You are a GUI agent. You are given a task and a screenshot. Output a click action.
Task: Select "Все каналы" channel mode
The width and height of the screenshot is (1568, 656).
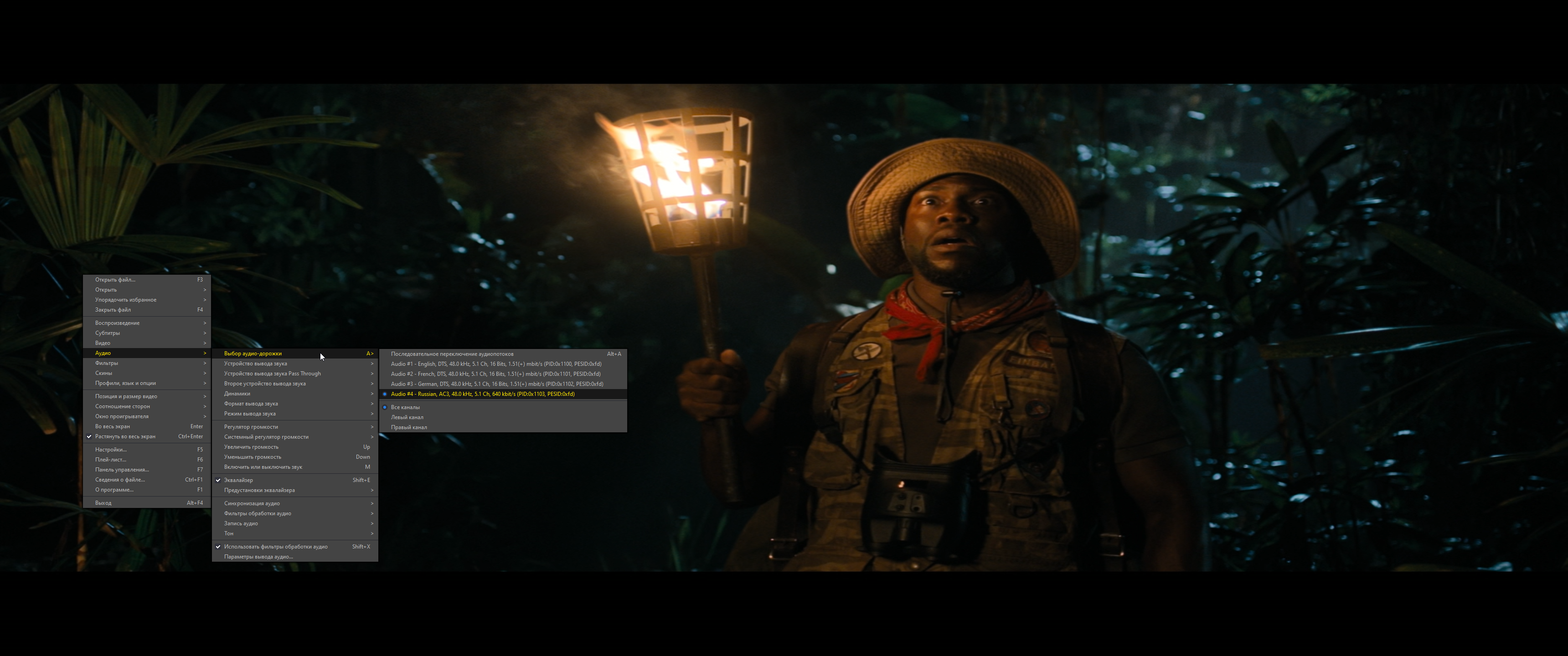click(405, 406)
